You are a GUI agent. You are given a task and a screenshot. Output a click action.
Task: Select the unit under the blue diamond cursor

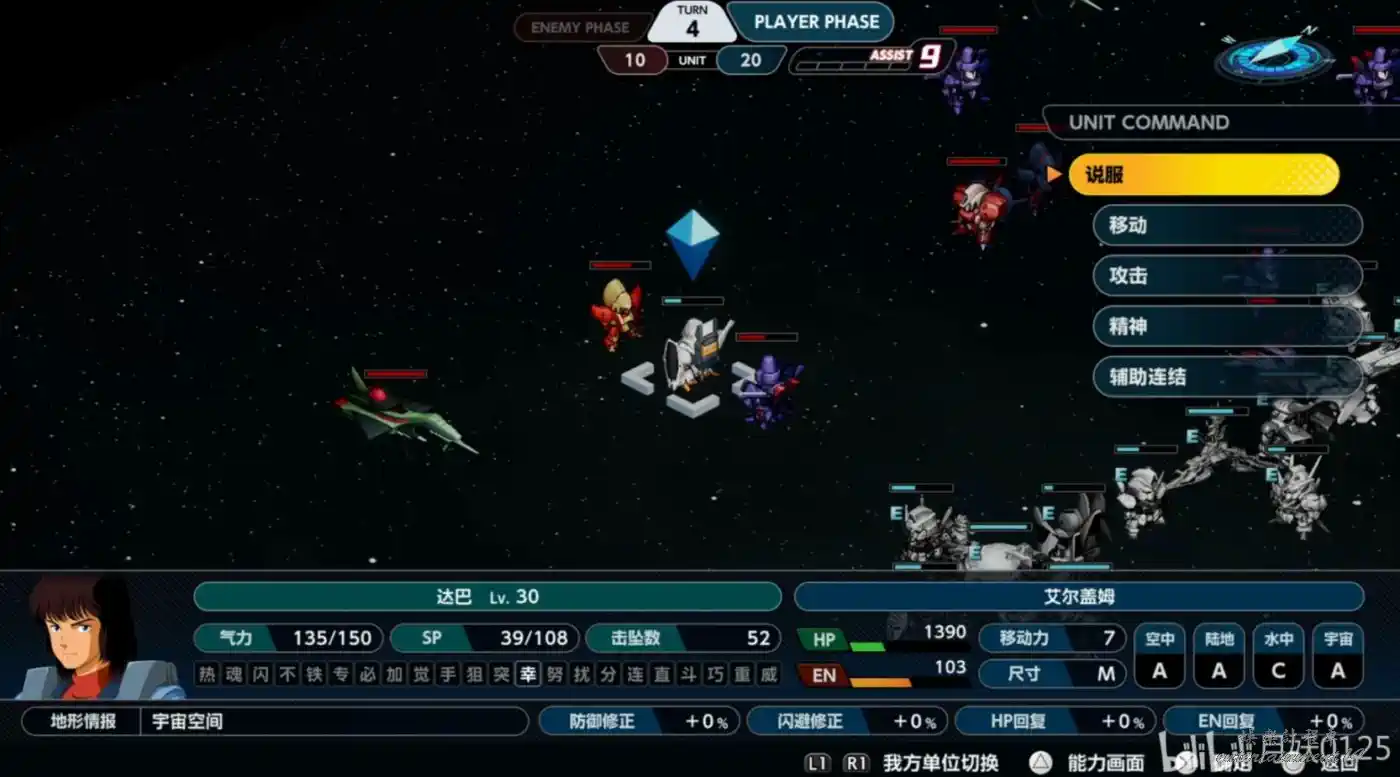[x=694, y=353]
